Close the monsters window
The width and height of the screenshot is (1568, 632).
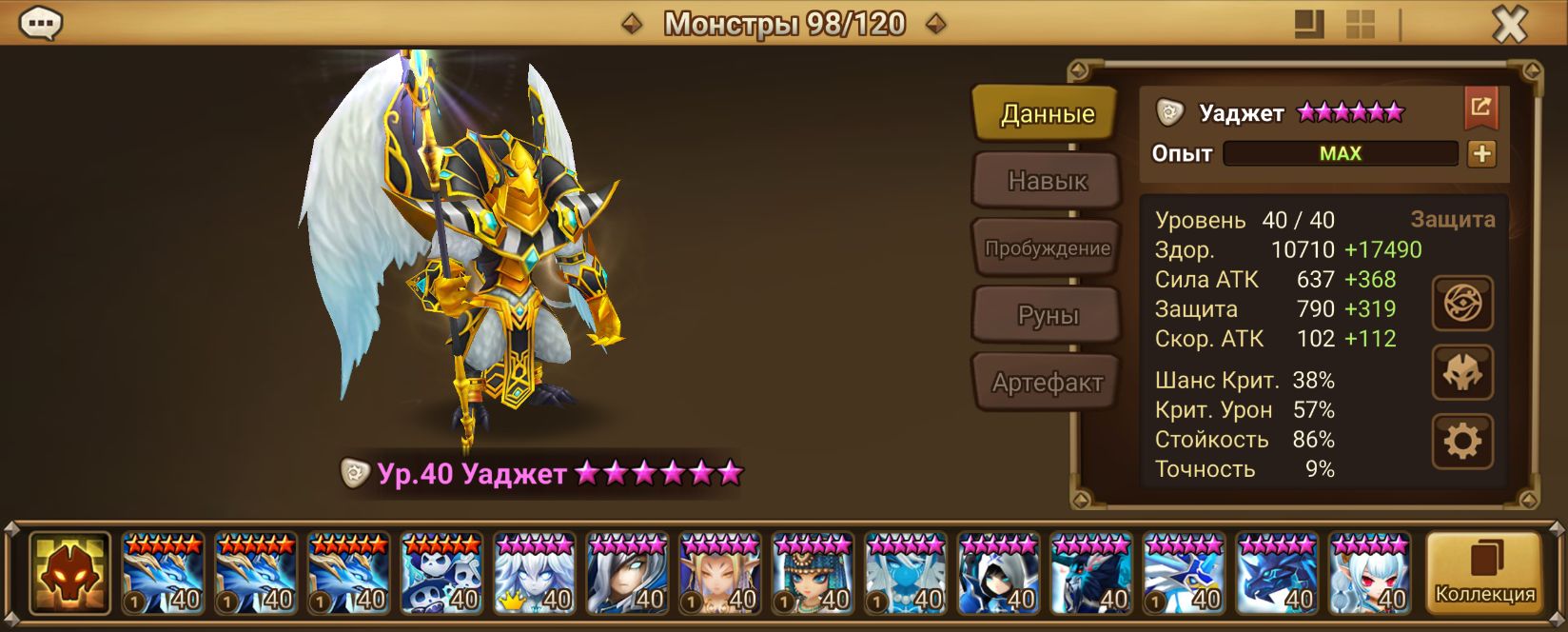(1509, 25)
